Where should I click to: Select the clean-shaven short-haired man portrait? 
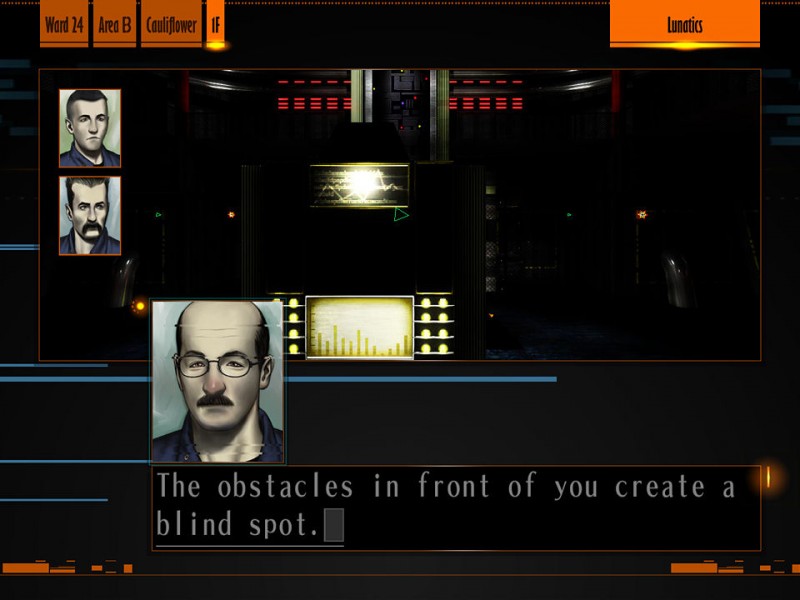click(90, 128)
